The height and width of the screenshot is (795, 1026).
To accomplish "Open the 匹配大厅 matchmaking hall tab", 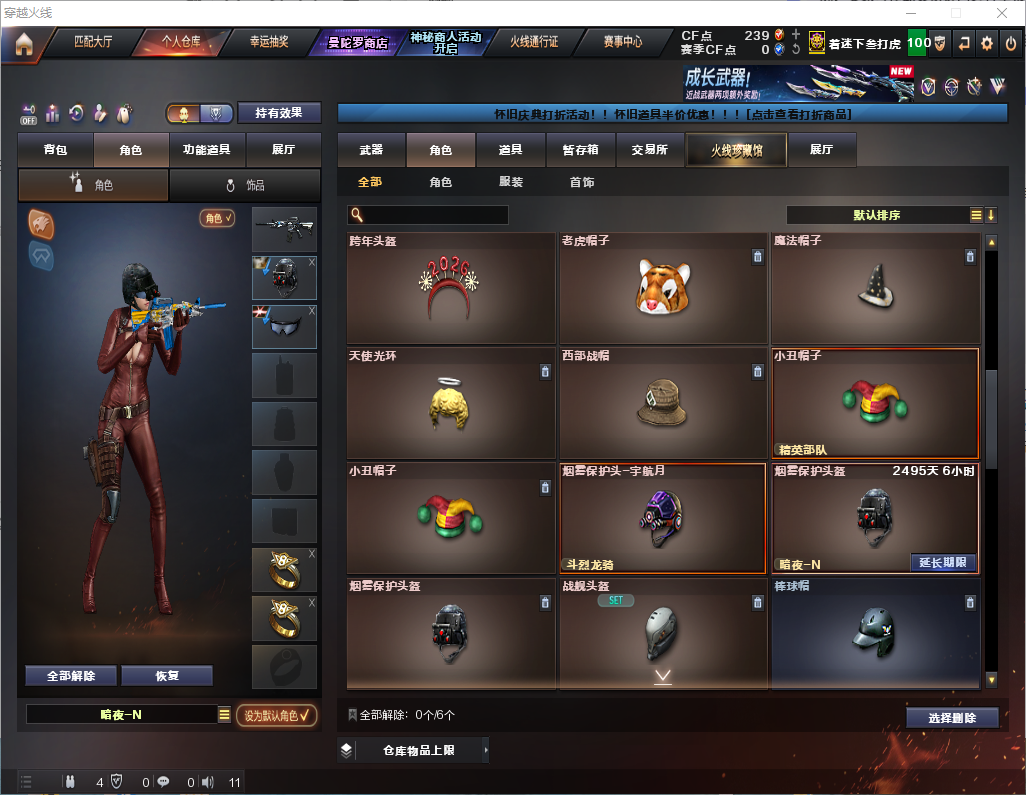I will (x=94, y=43).
